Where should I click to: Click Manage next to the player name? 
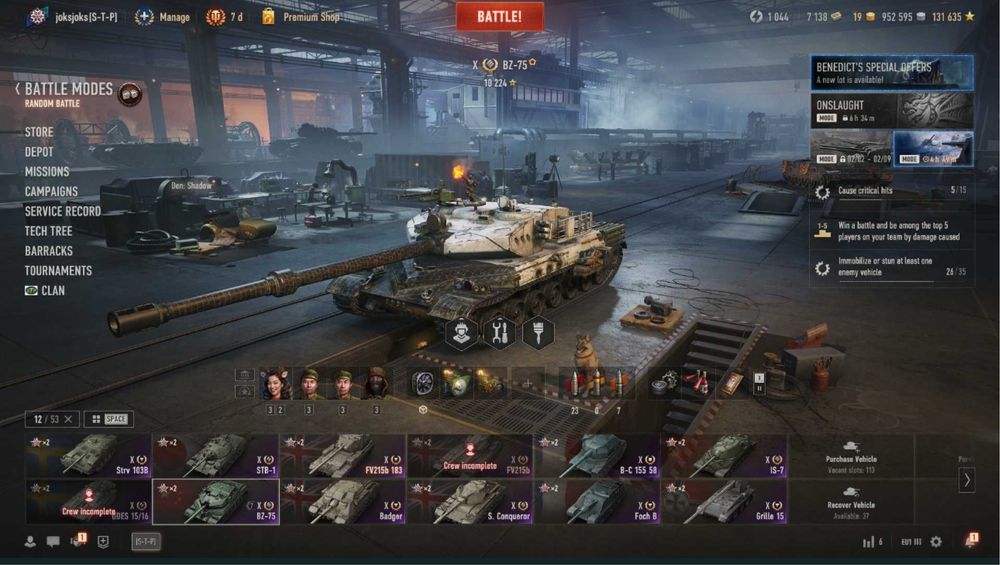(174, 17)
